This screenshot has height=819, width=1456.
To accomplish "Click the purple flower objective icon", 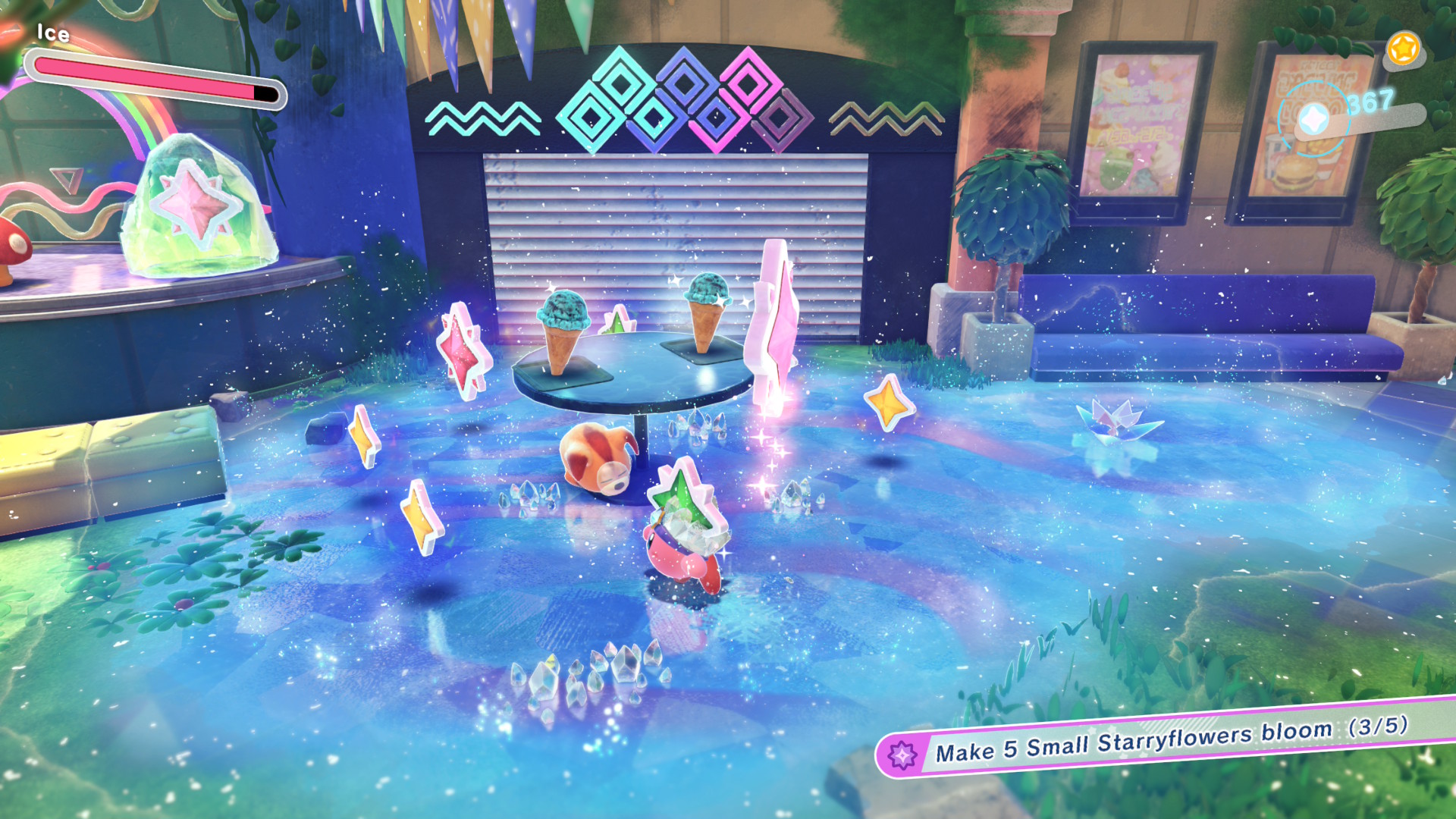I will tap(902, 755).
